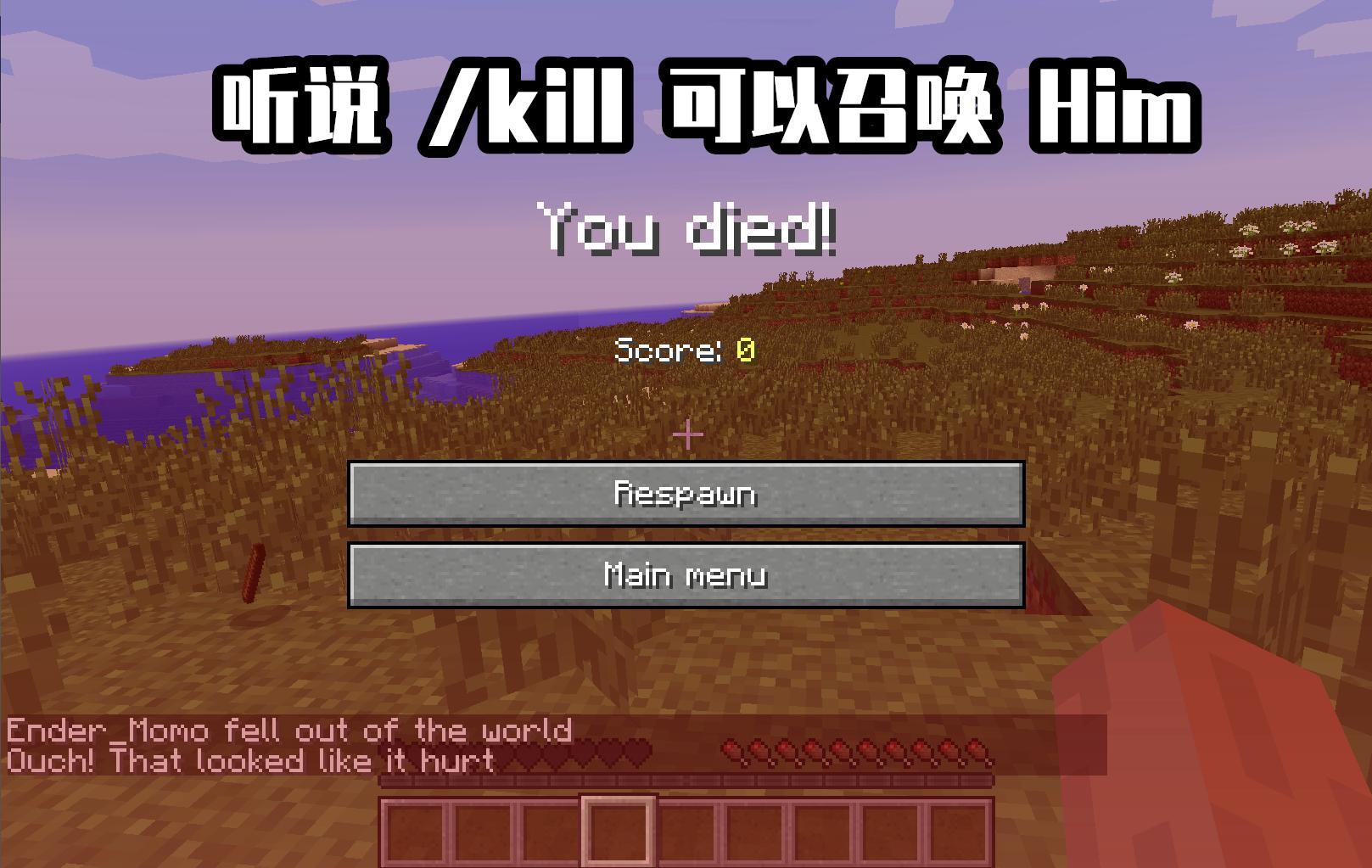This screenshot has width=1372, height=868.
Task: Select the first hotbar slot
Action: pyautogui.click(x=416, y=830)
